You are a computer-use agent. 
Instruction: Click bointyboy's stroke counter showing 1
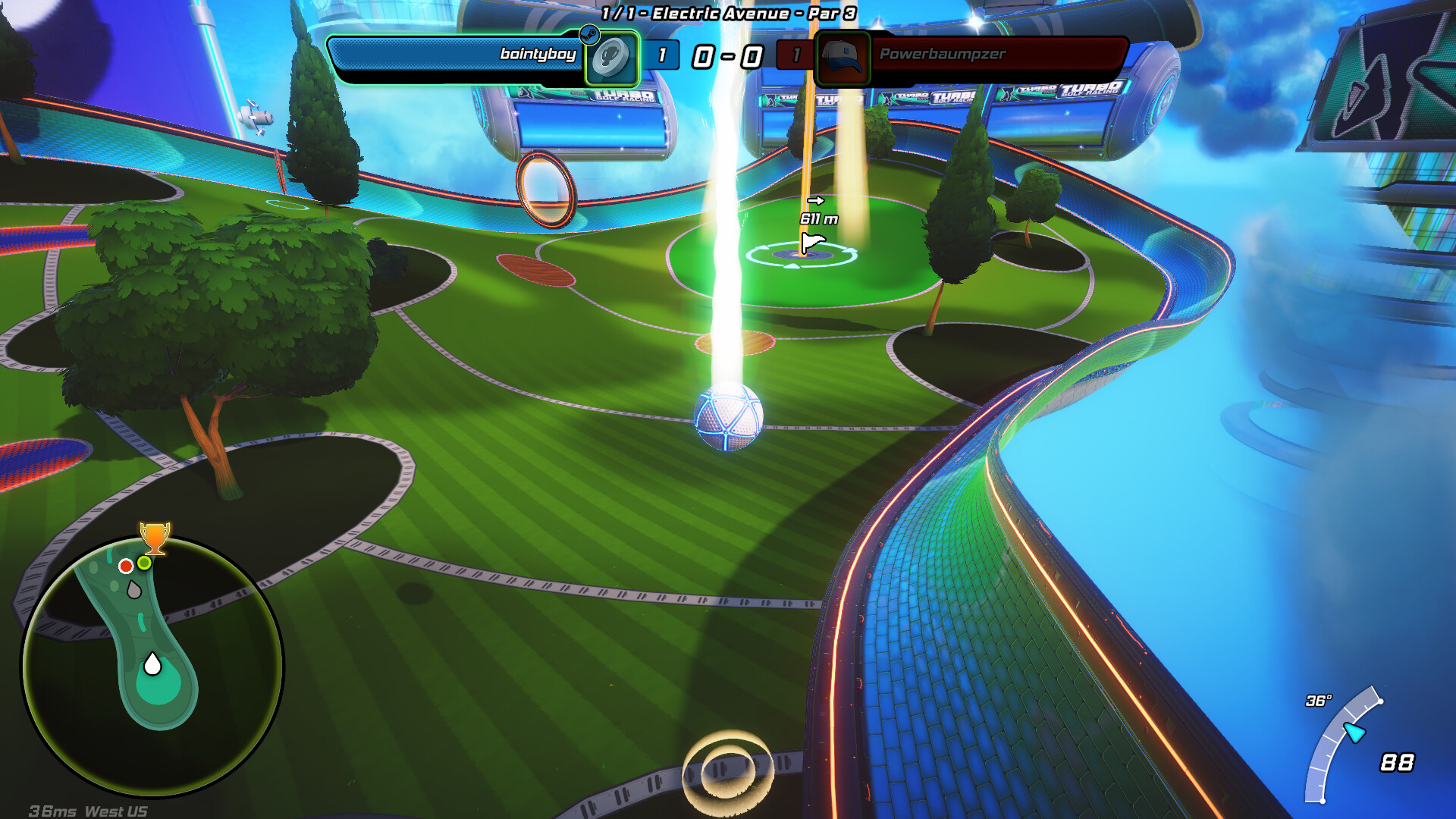(662, 56)
